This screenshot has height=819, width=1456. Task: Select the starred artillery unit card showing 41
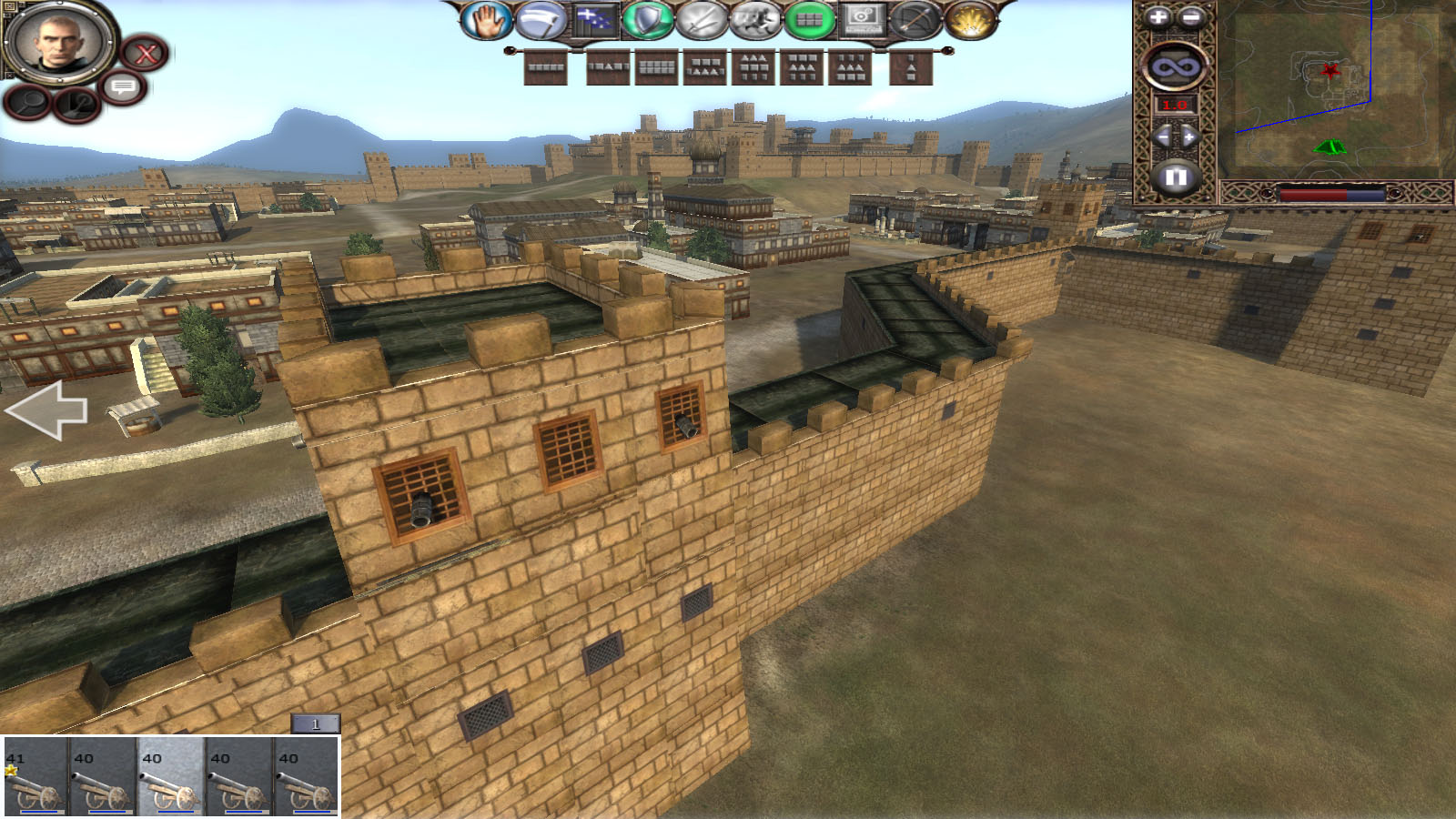[35, 776]
